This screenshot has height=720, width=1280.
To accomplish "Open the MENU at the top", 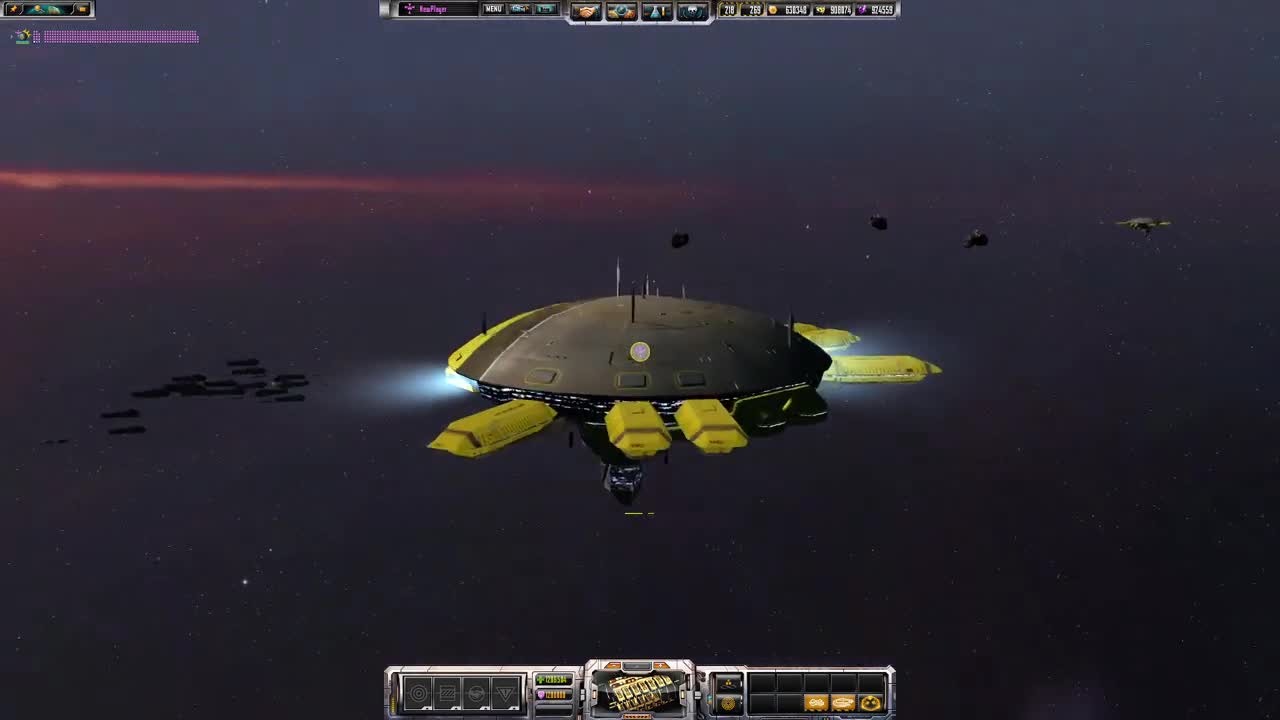I will pos(492,9).
